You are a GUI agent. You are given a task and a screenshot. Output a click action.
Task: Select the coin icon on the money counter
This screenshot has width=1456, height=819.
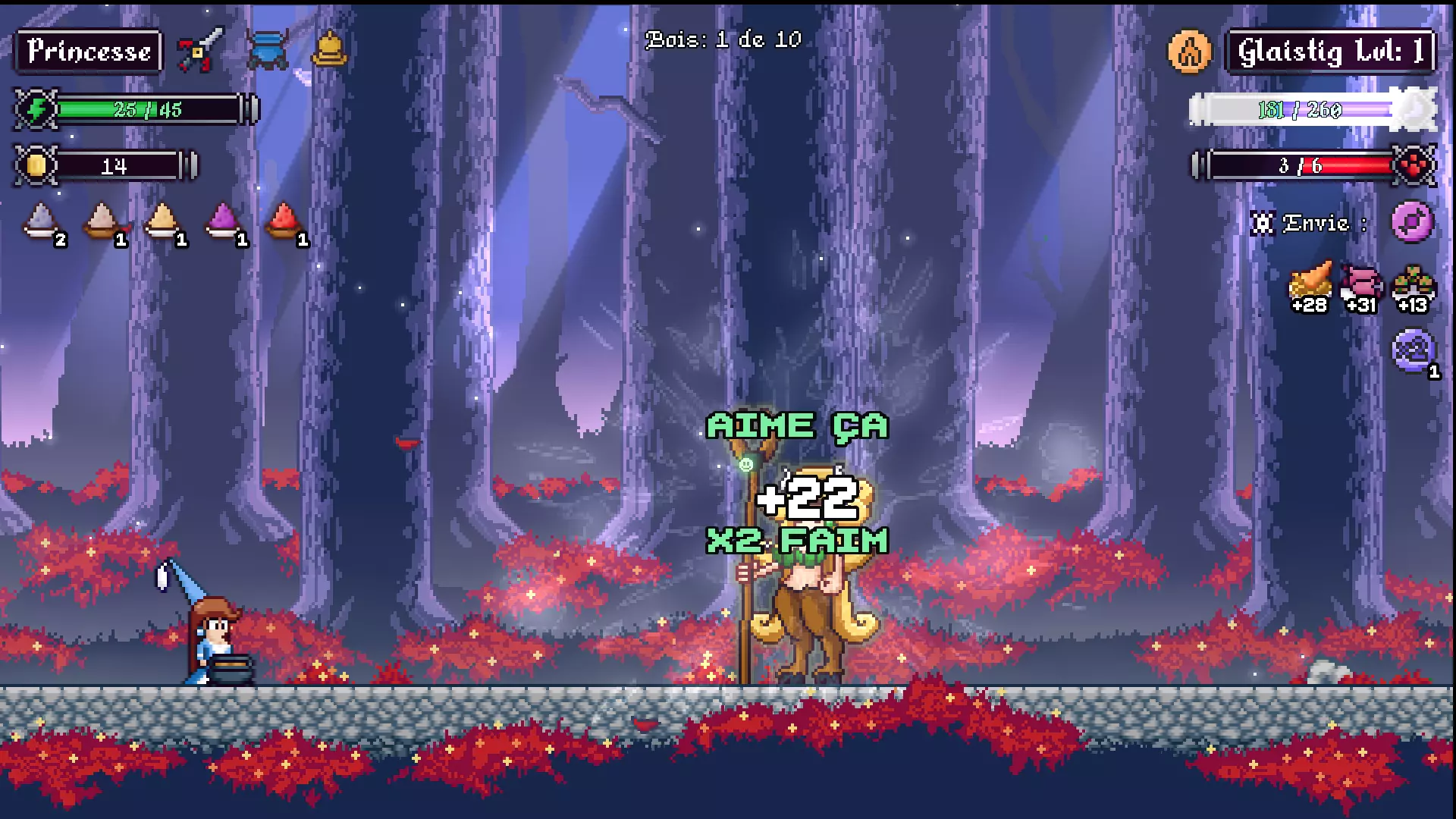36,164
